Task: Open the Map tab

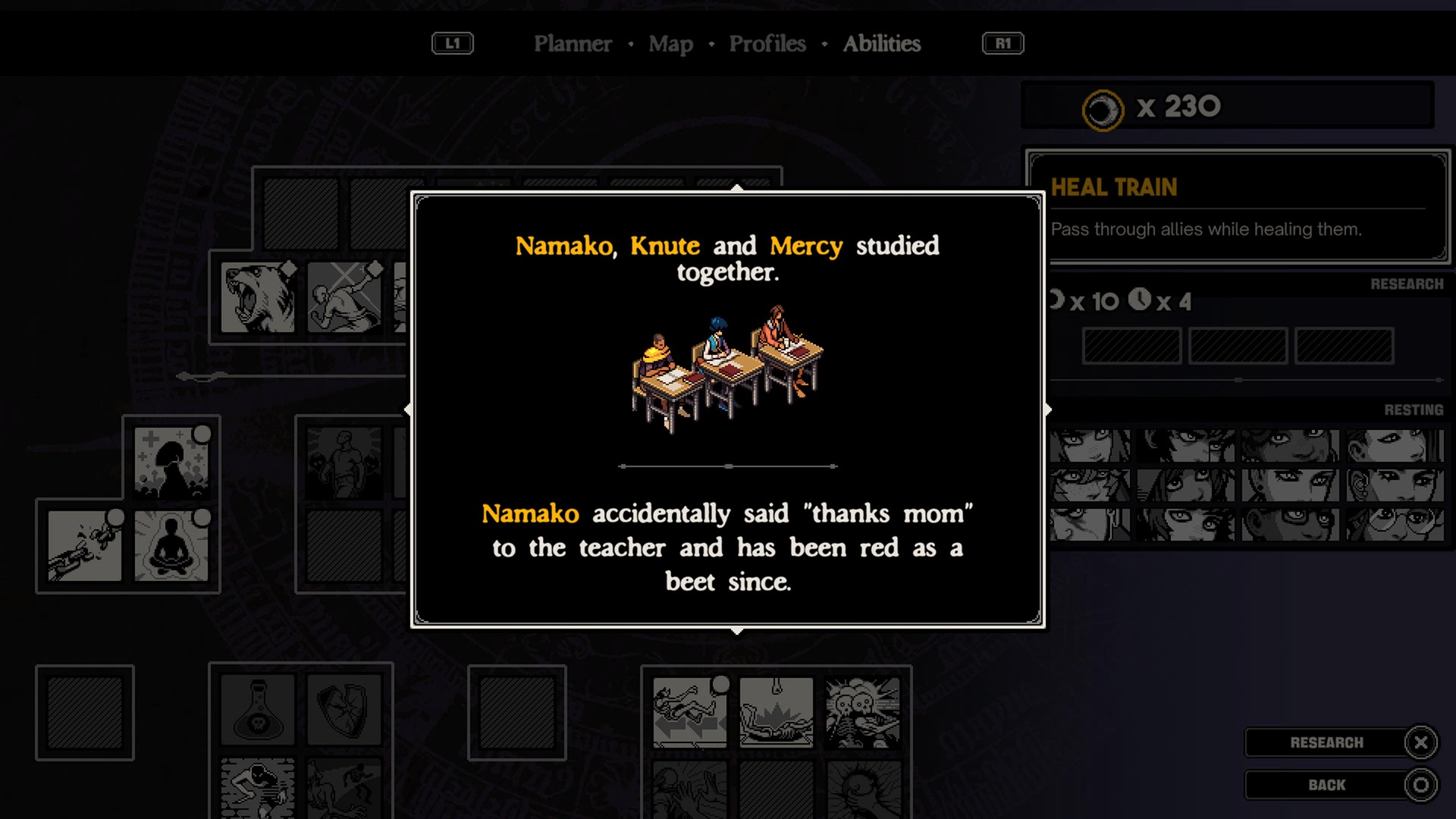Action: pyautogui.click(x=670, y=44)
